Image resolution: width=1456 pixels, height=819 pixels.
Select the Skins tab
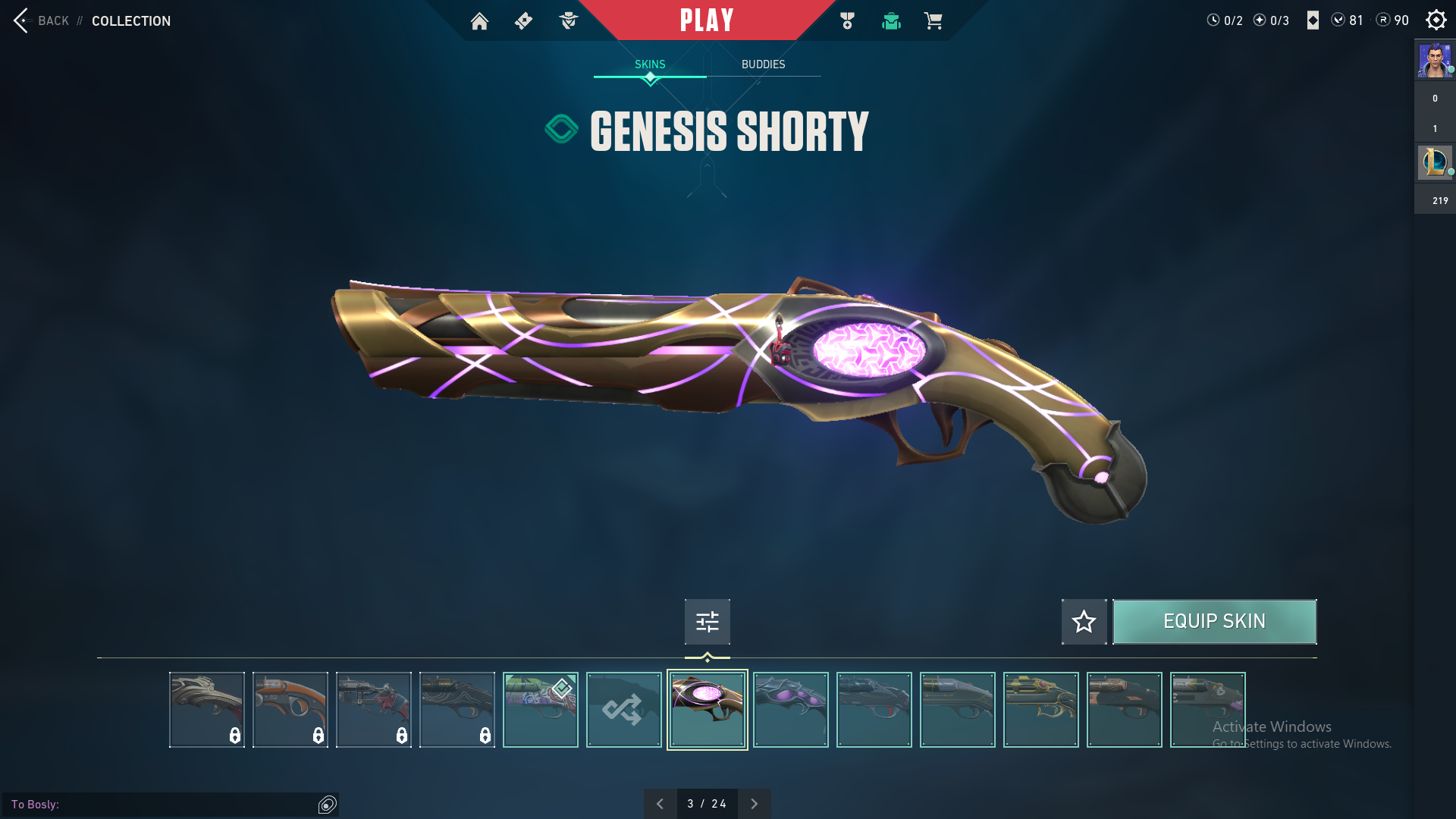(x=650, y=64)
